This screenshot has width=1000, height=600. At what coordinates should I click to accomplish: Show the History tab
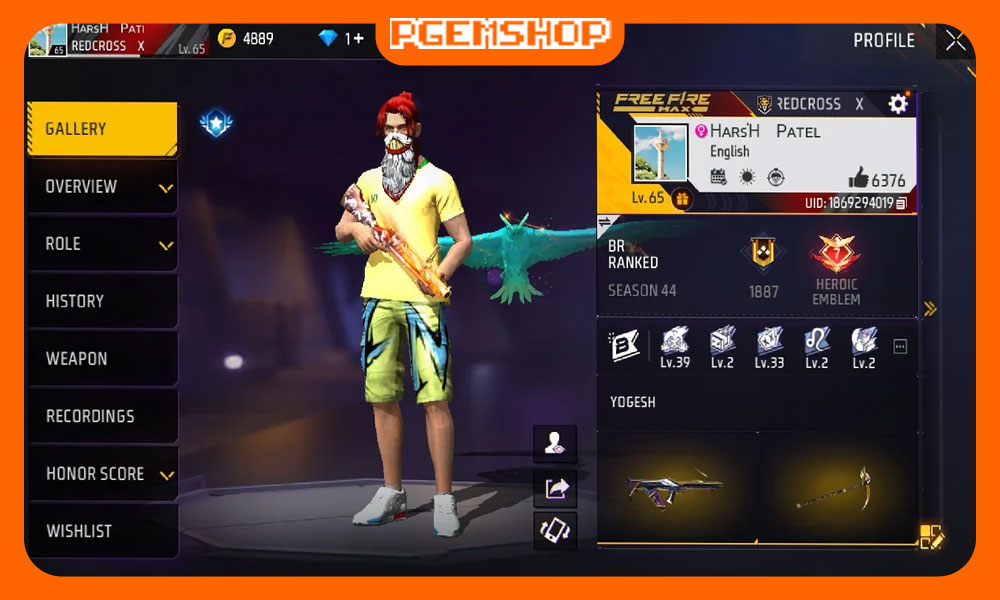point(101,301)
